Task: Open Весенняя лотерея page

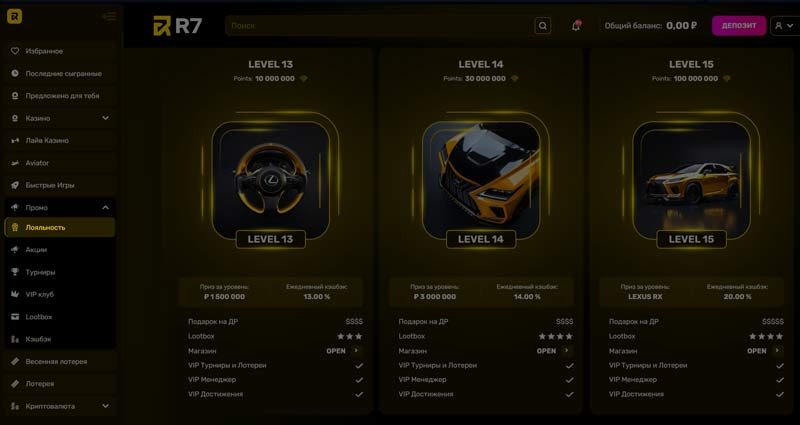Action: [x=56, y=361]
